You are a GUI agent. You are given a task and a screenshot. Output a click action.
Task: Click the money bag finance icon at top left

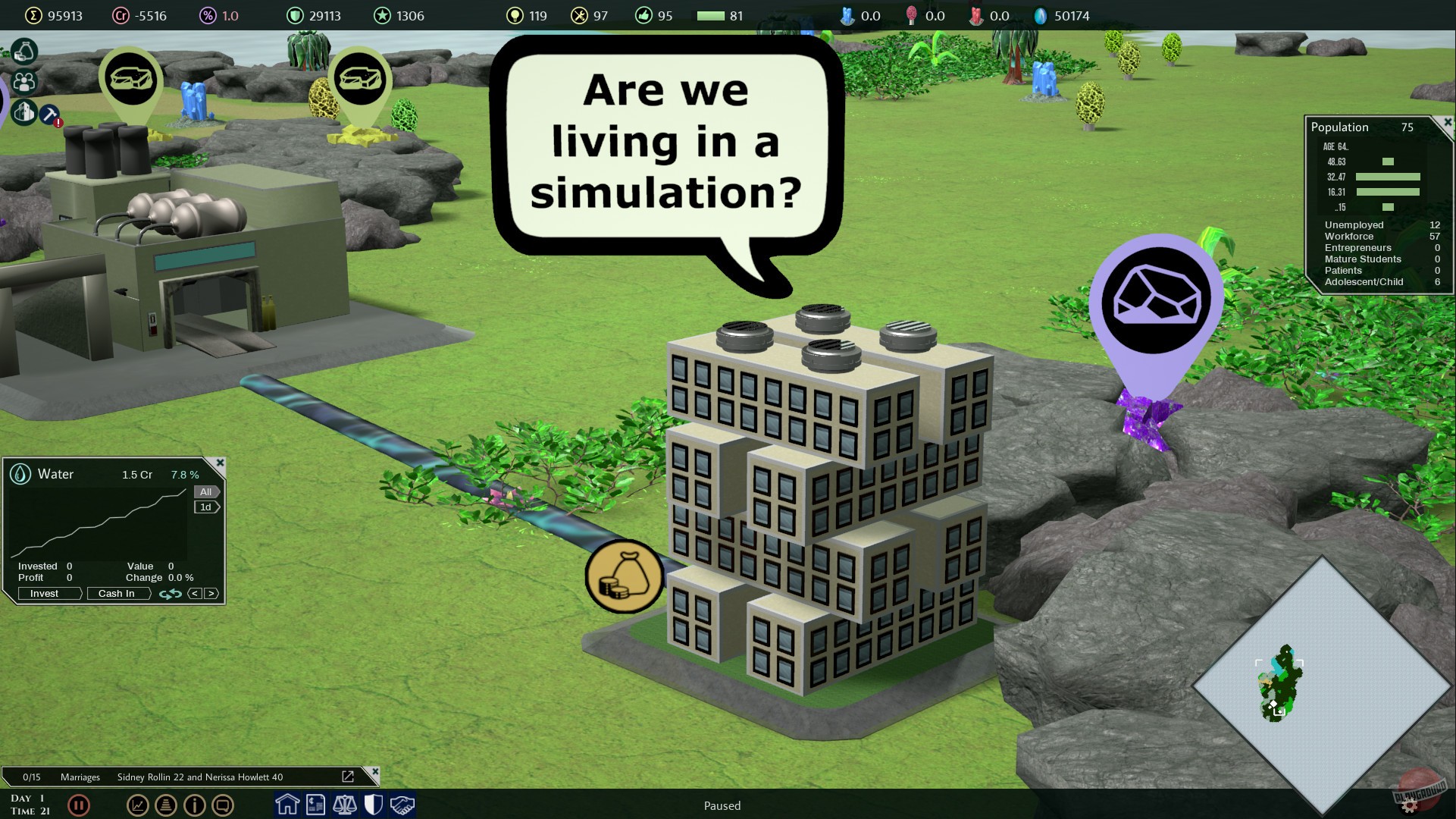(25, 51)
